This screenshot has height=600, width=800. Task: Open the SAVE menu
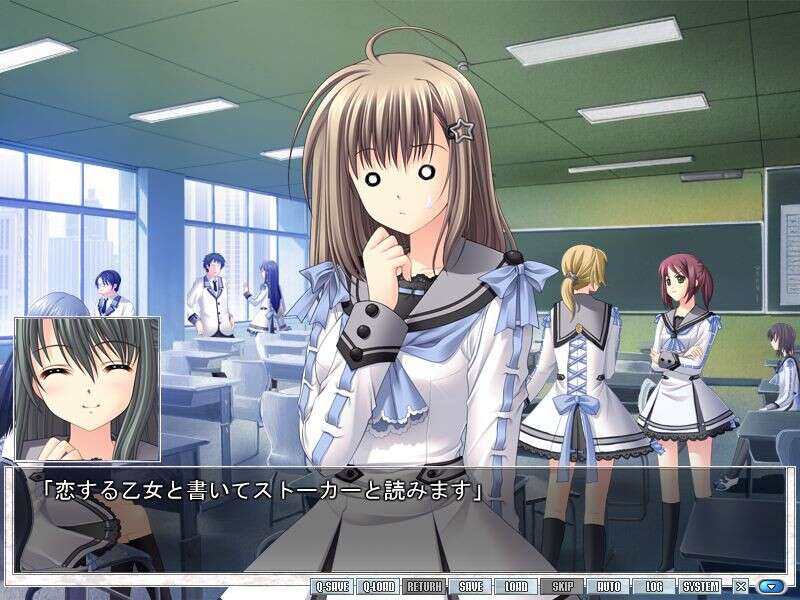[471, 587]
